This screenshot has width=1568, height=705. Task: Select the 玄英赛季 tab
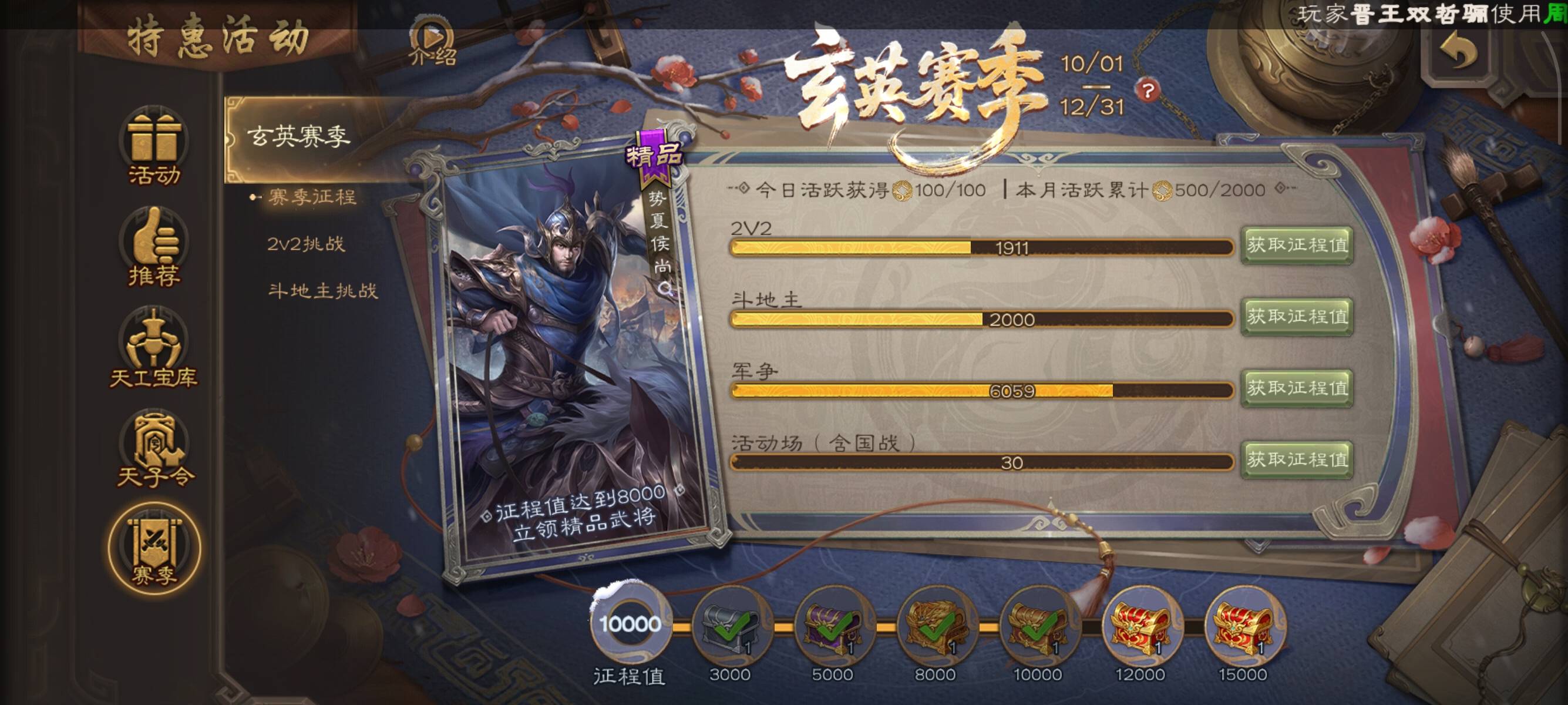(298, 136)
